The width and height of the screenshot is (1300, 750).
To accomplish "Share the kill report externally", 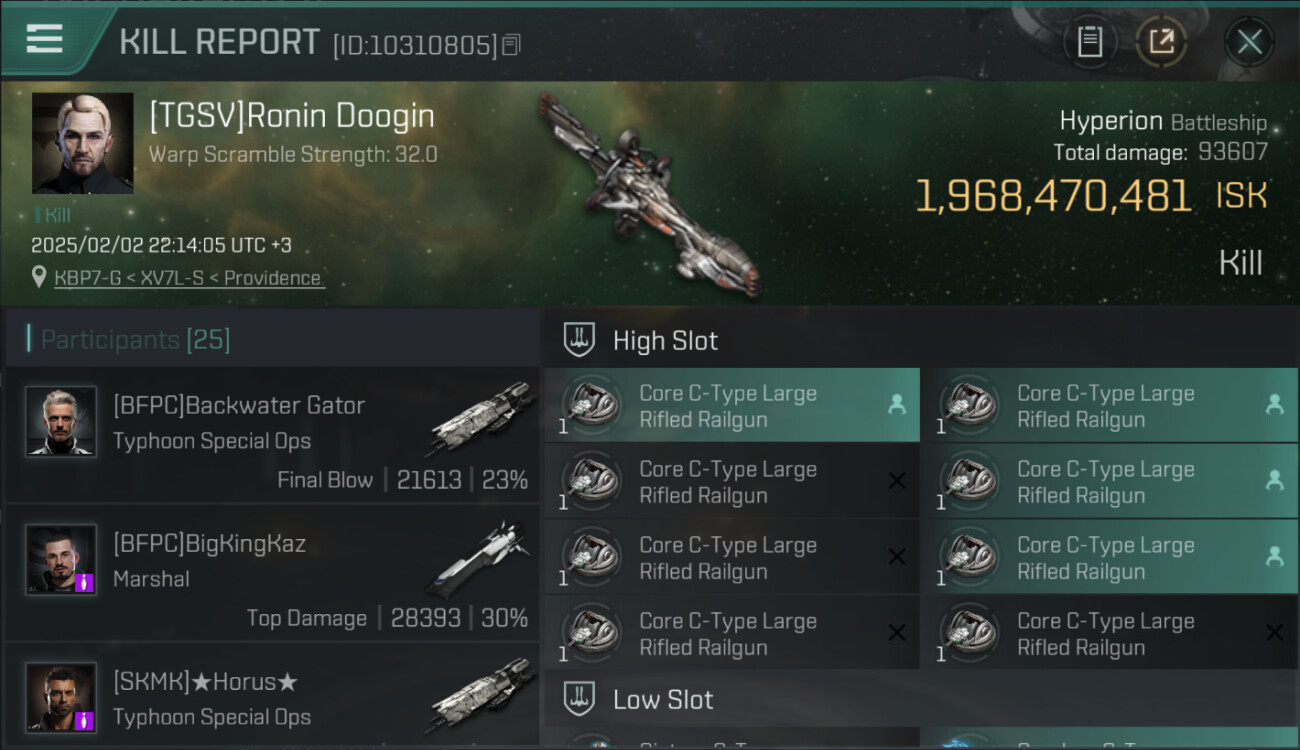I will (1161, 42).
